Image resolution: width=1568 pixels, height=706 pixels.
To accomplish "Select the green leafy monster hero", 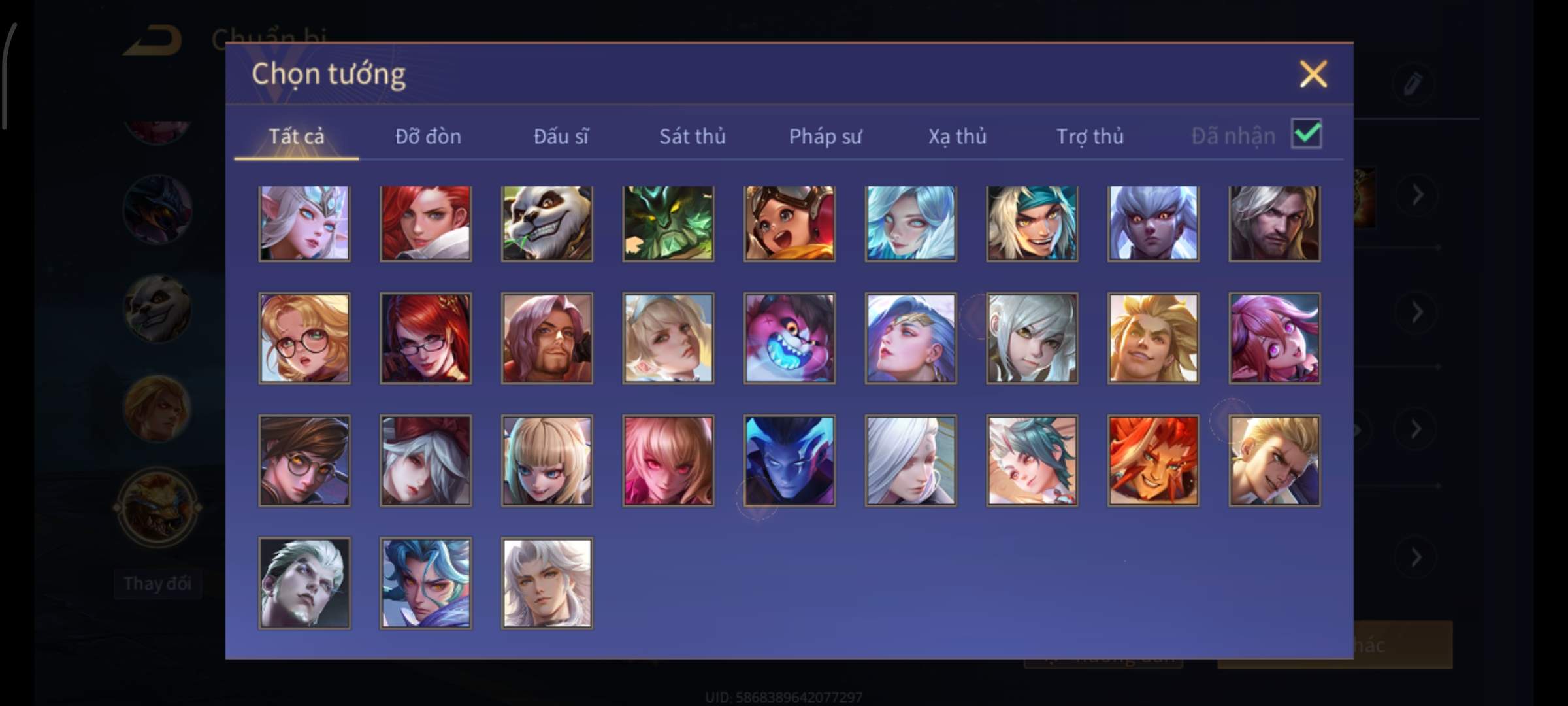I will click(668, 224).
